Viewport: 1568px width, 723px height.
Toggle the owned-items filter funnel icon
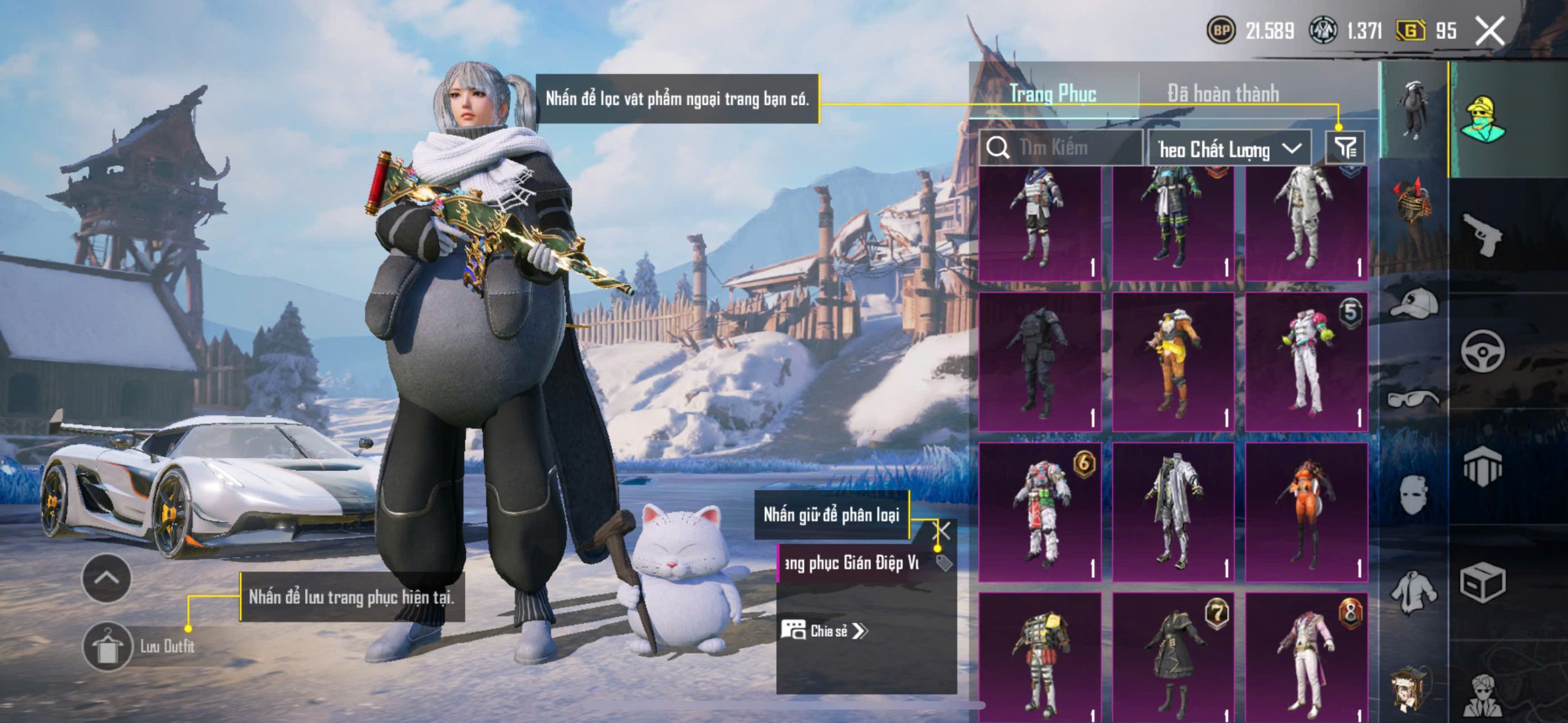[x=1345, y=148]
